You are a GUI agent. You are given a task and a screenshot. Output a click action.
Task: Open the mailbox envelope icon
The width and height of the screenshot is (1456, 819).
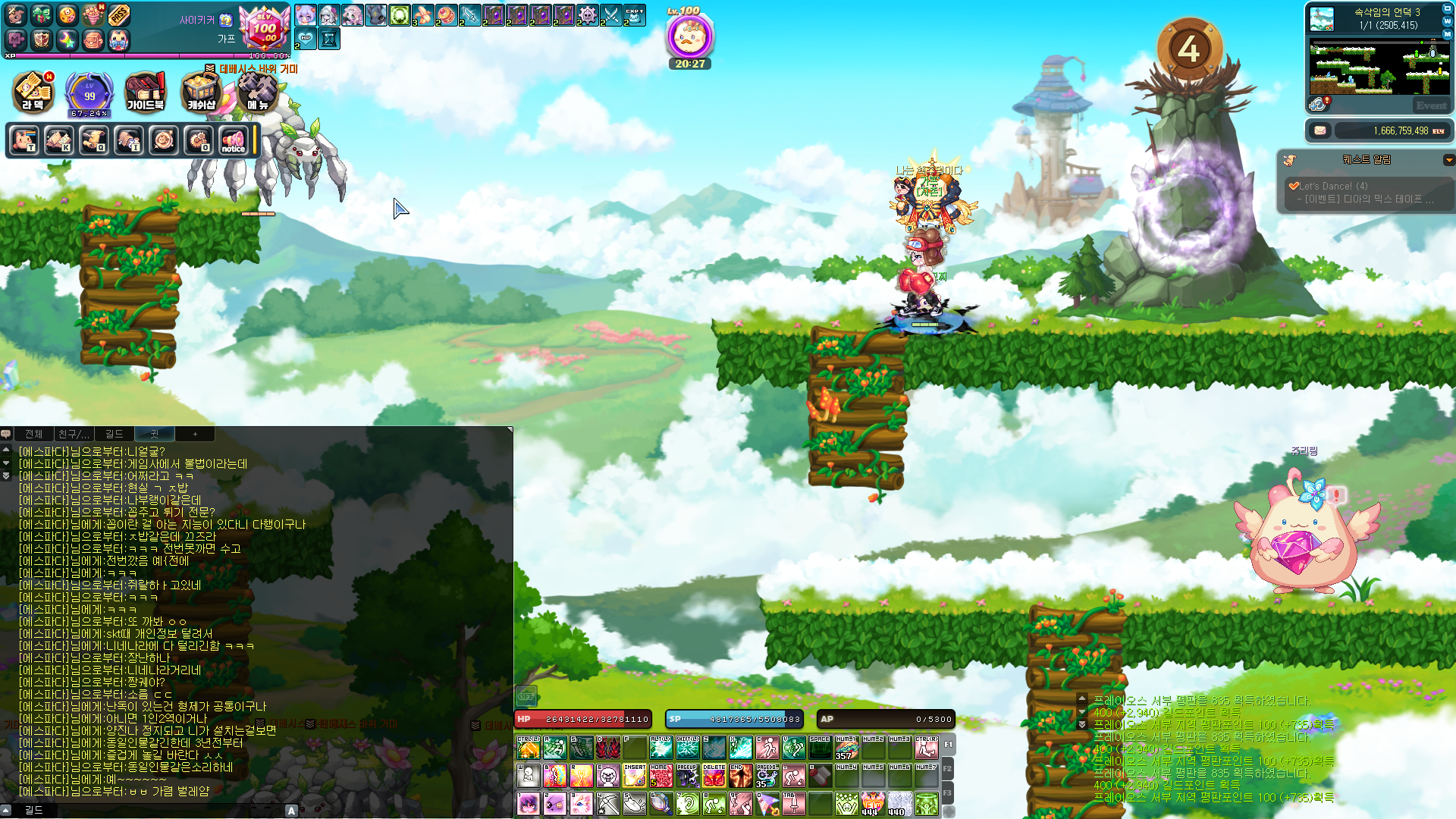(x=1320, y=130)
